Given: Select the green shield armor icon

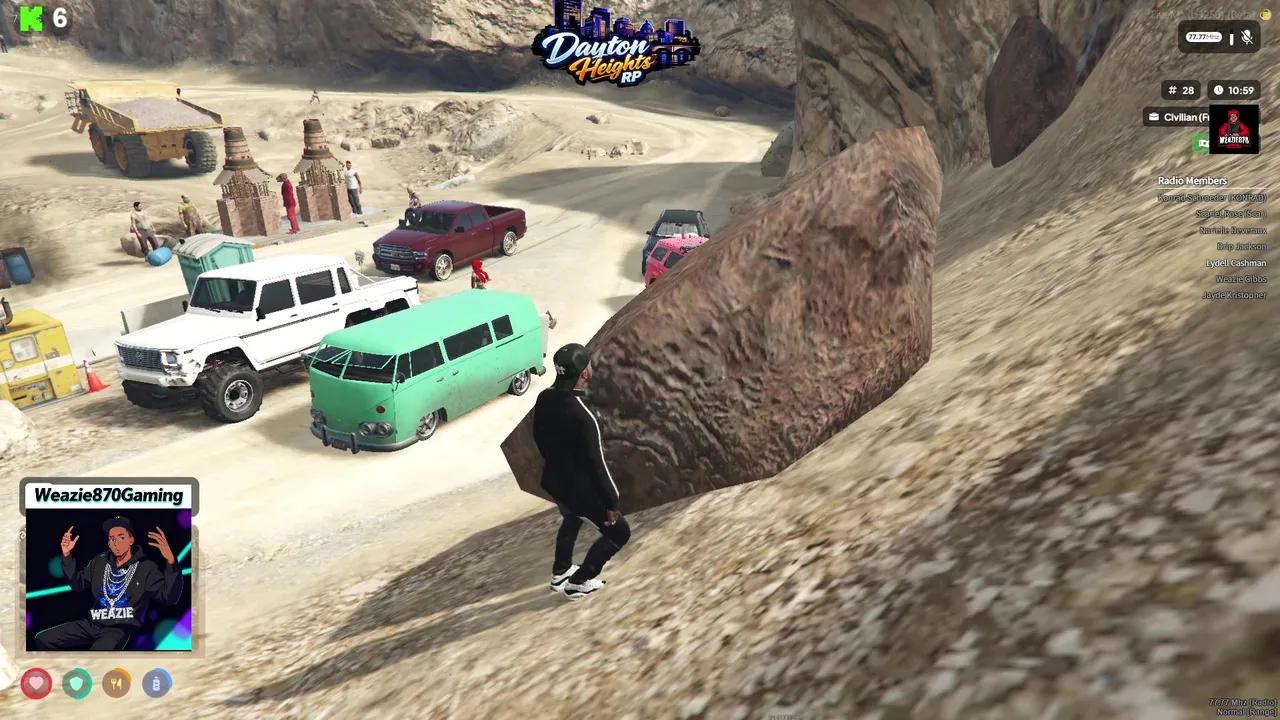Looking at the screenshot, I should click(x=77, y=684).
